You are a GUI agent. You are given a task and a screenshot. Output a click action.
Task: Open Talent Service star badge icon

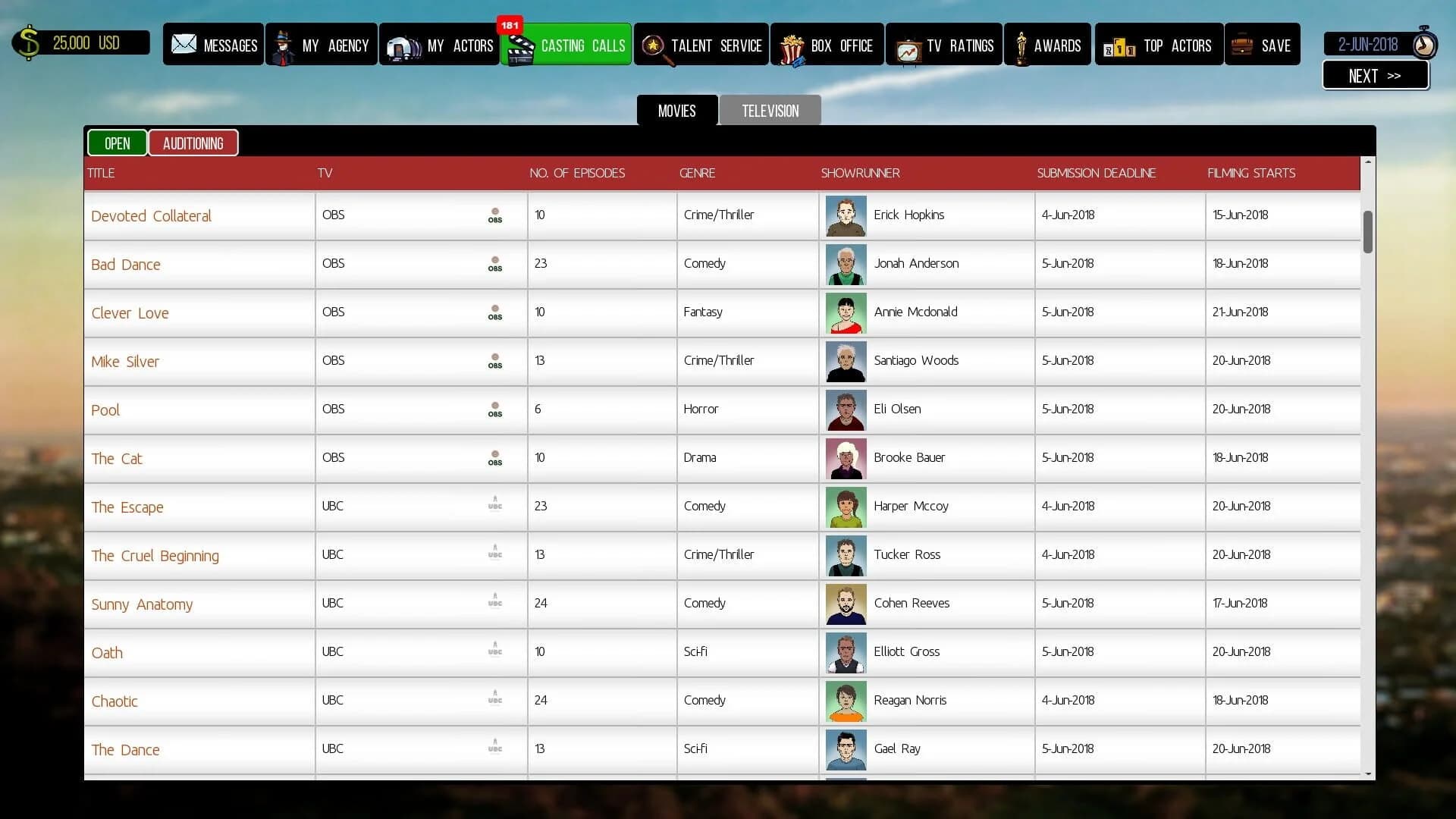tap(652, 44)
